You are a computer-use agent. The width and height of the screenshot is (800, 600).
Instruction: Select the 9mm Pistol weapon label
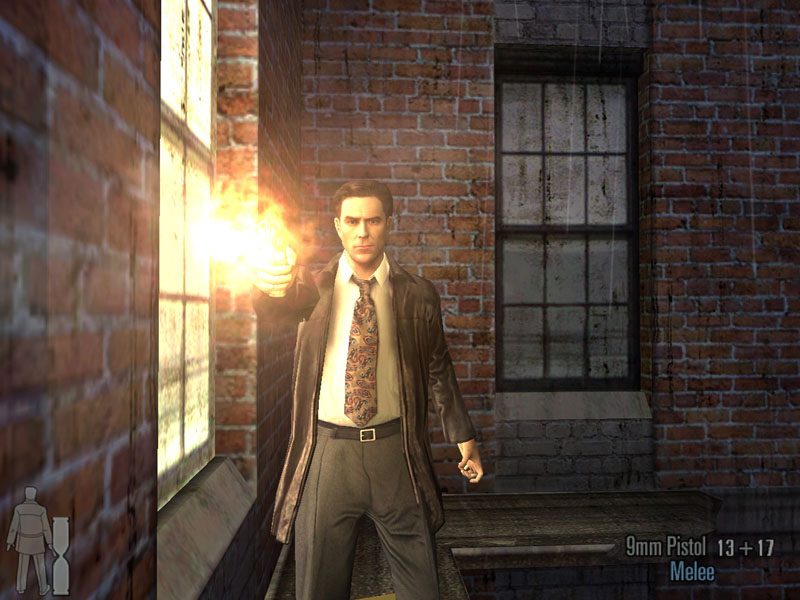coord(665,546)
